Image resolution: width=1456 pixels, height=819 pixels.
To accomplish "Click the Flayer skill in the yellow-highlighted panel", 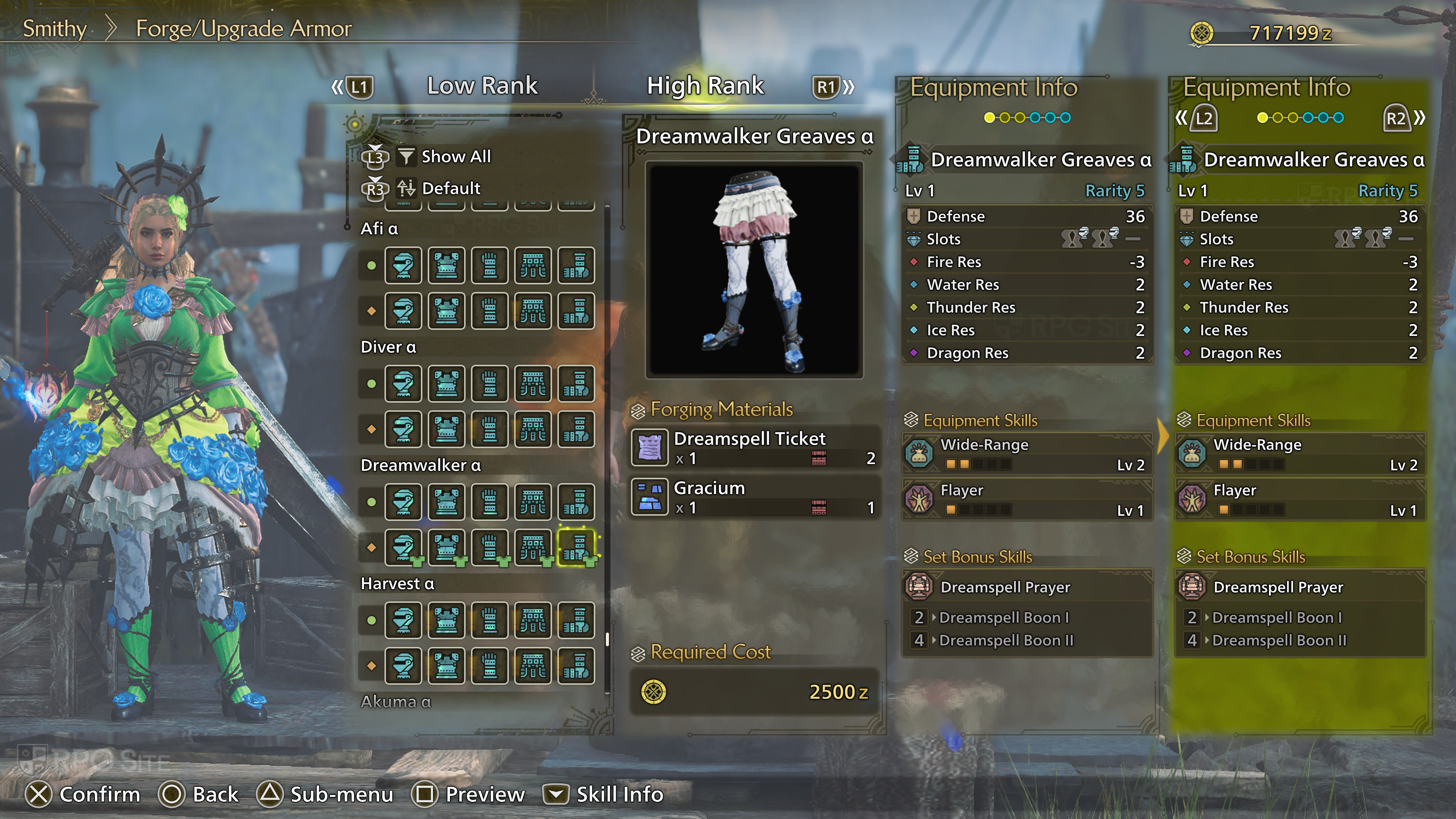I will coord(1300,499).
